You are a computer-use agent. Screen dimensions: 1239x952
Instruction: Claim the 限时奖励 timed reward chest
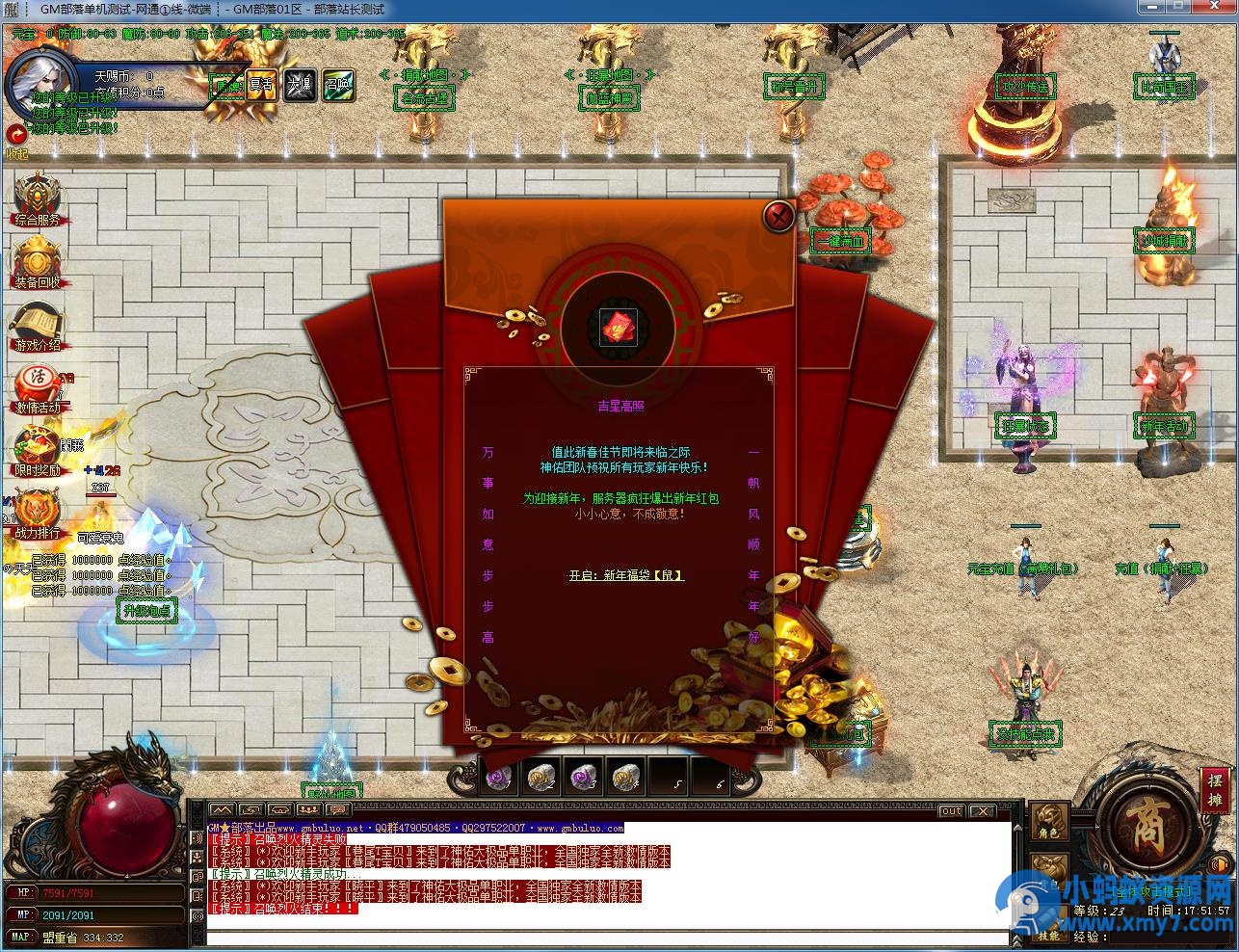click(37, 450)
